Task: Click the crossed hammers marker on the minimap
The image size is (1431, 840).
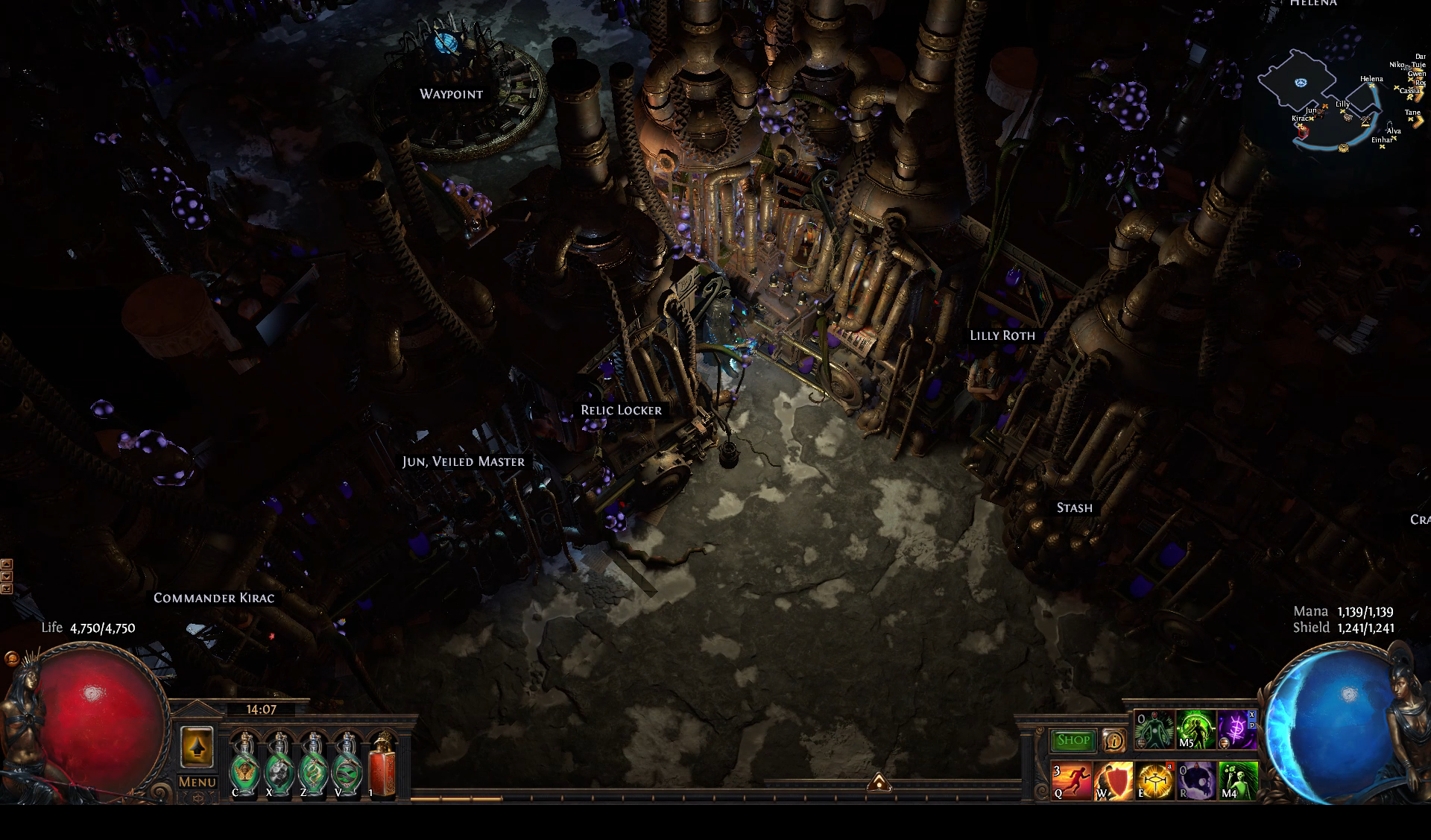Action: coord(1365,121)
